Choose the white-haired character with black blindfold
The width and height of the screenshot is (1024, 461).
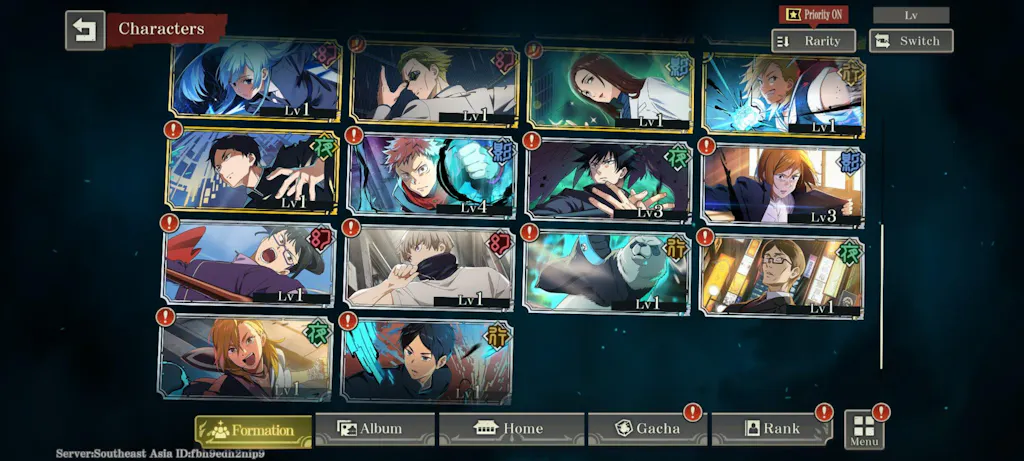pos(429,266)
